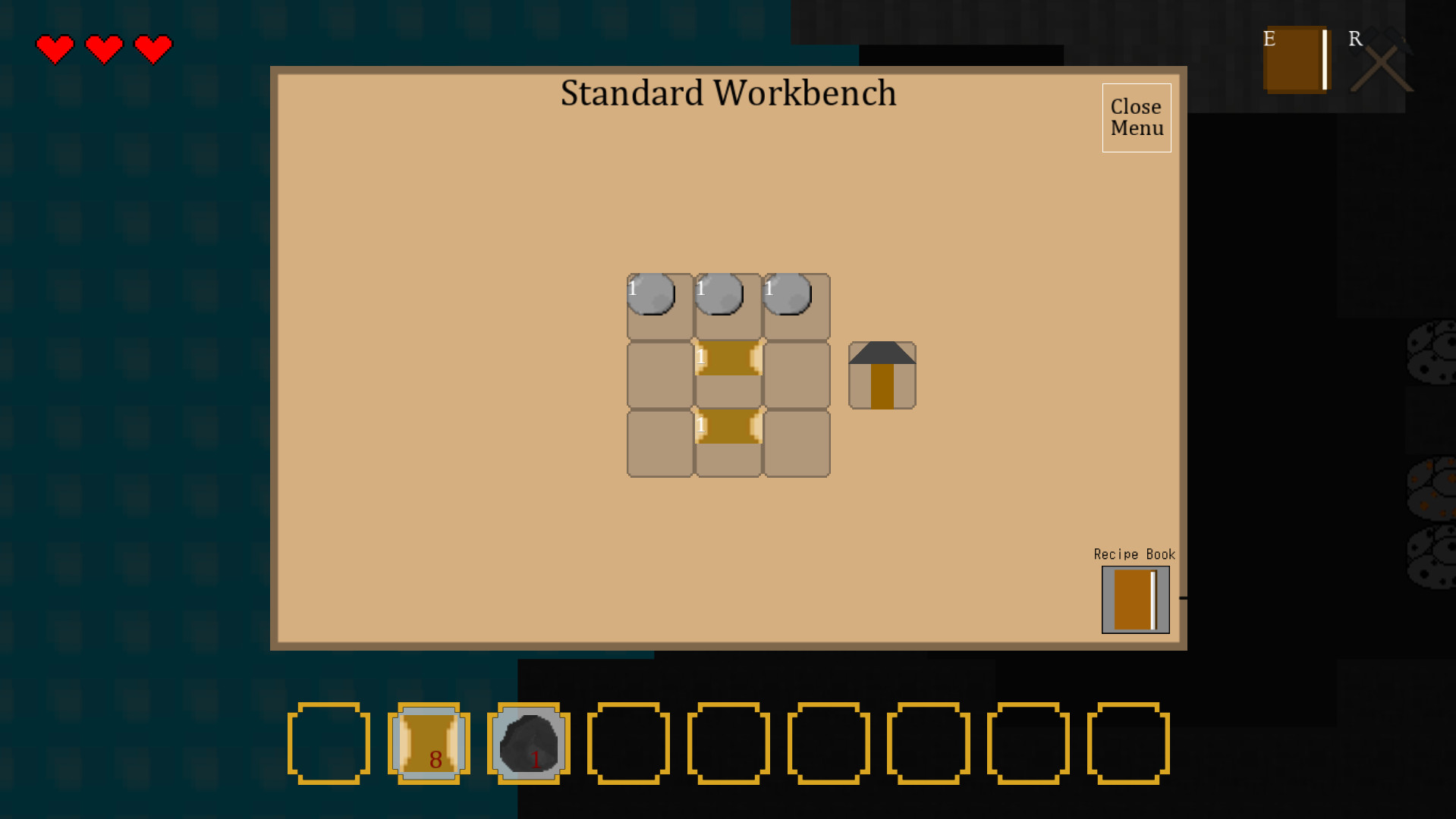Select the stack of 8 gold planks in hotbar
This screenshot has width=1456, height=819.
click(x=429, y=742)
